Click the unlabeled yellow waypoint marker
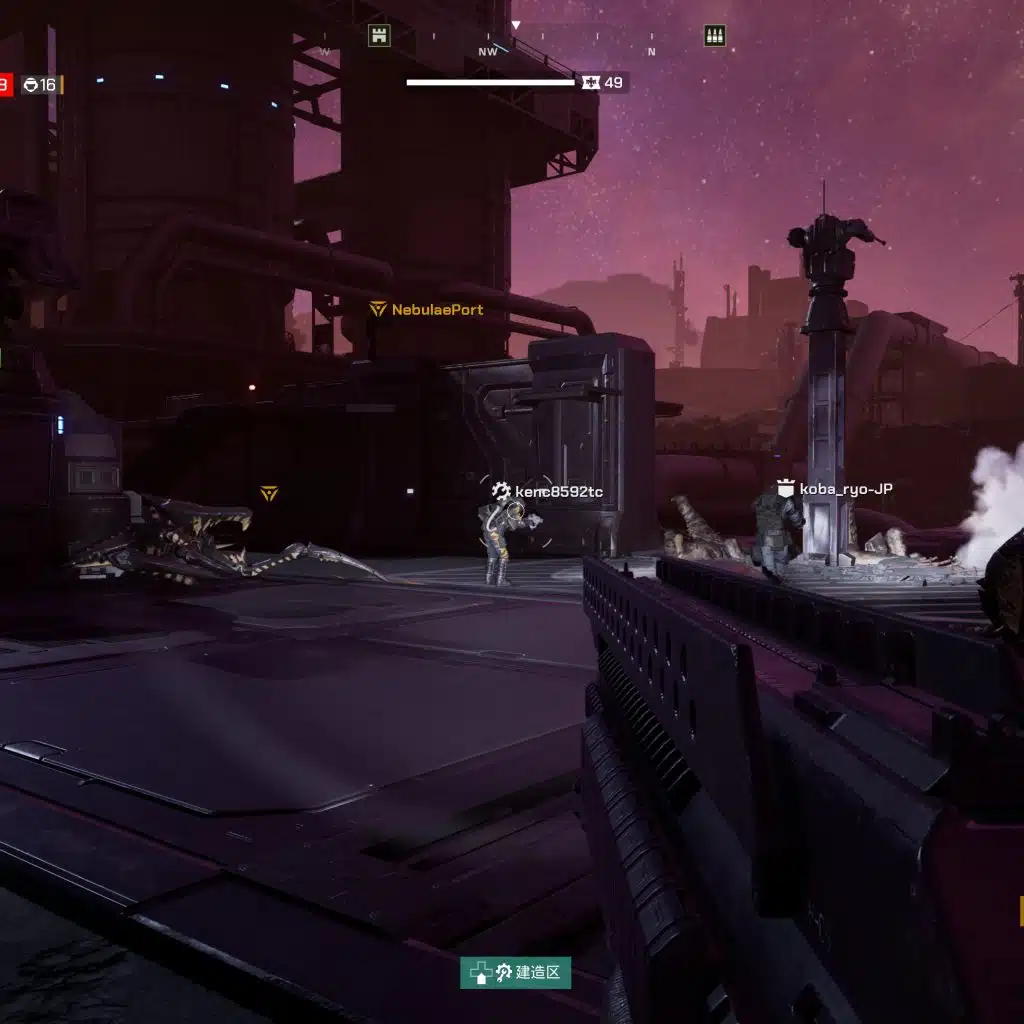 coord(268,493)
